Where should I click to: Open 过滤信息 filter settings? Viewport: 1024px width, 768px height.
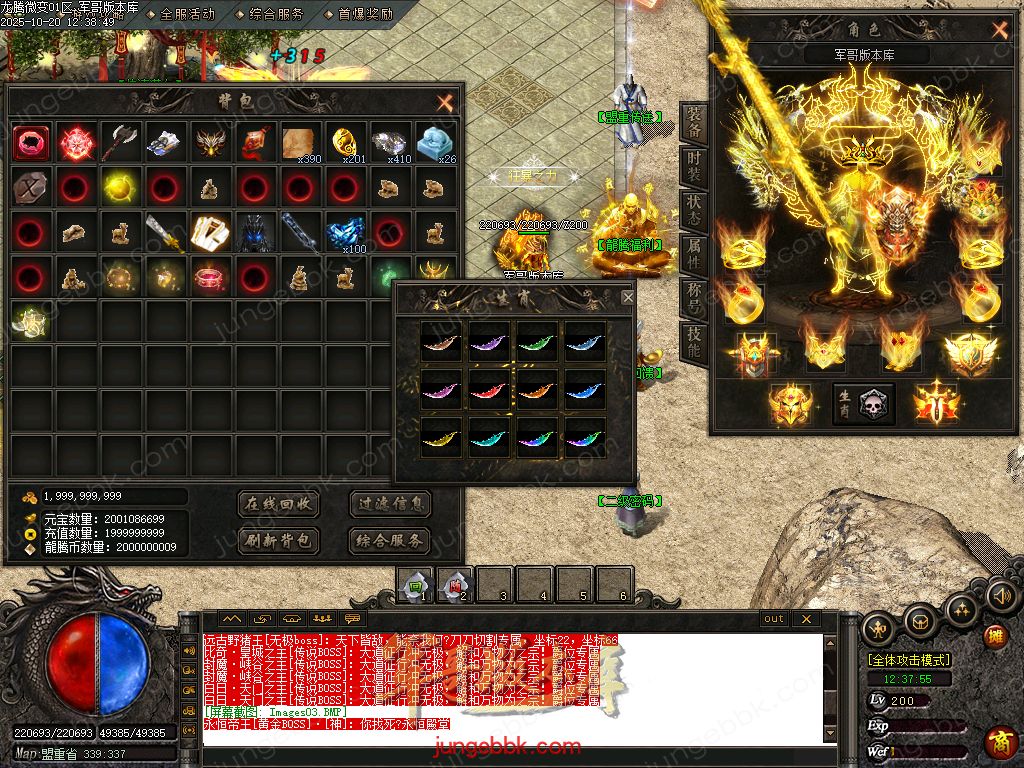tap(389, 503)
